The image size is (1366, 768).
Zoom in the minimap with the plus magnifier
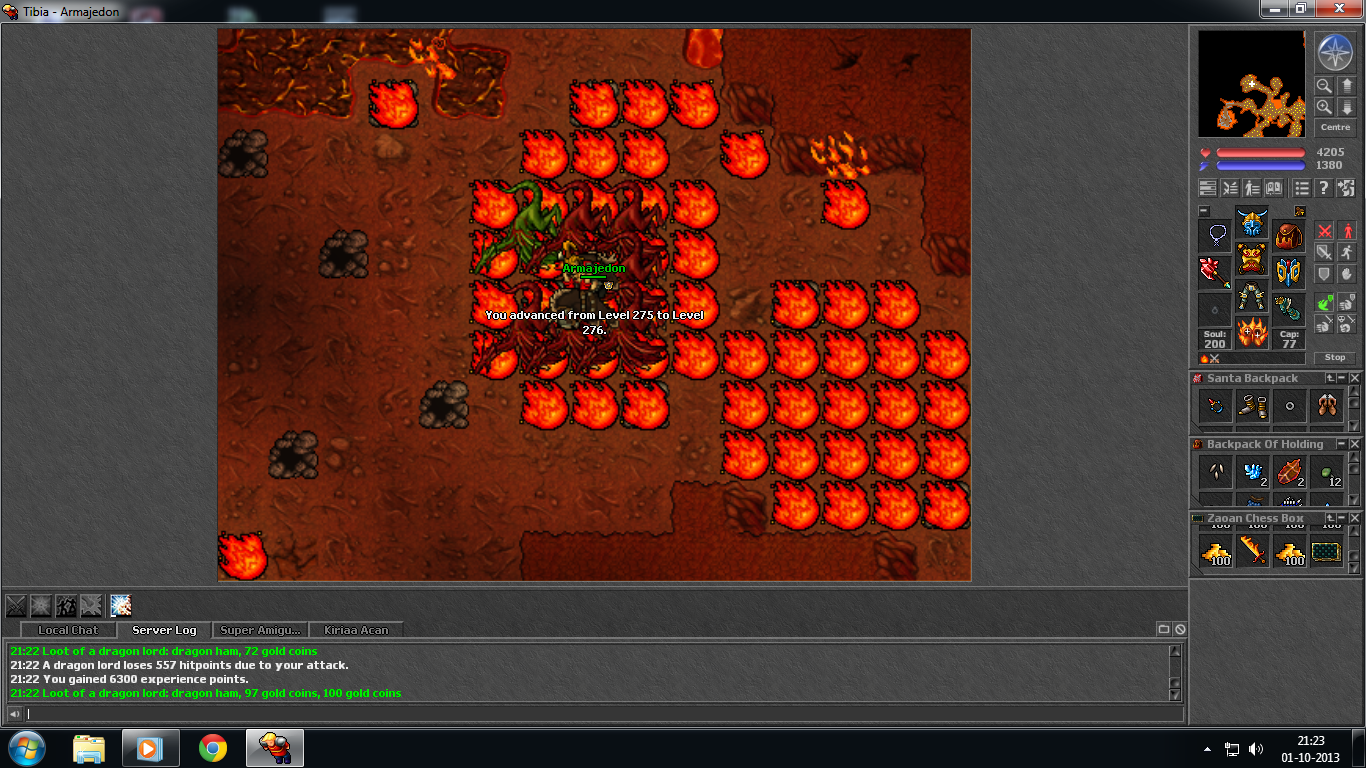point(1324,106)
